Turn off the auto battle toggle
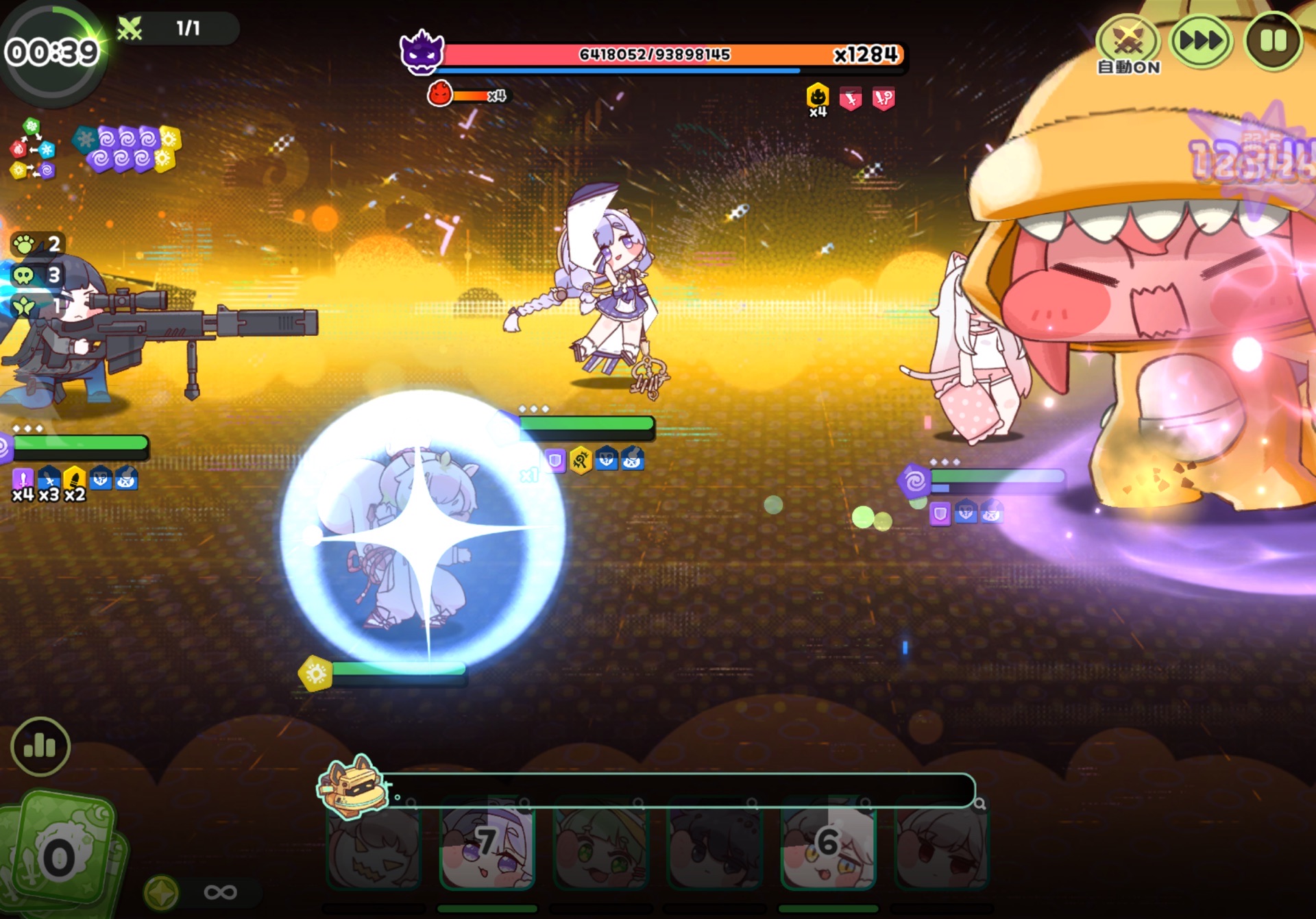This screenshot has width=1316, height=919. tap(1128, 42)
